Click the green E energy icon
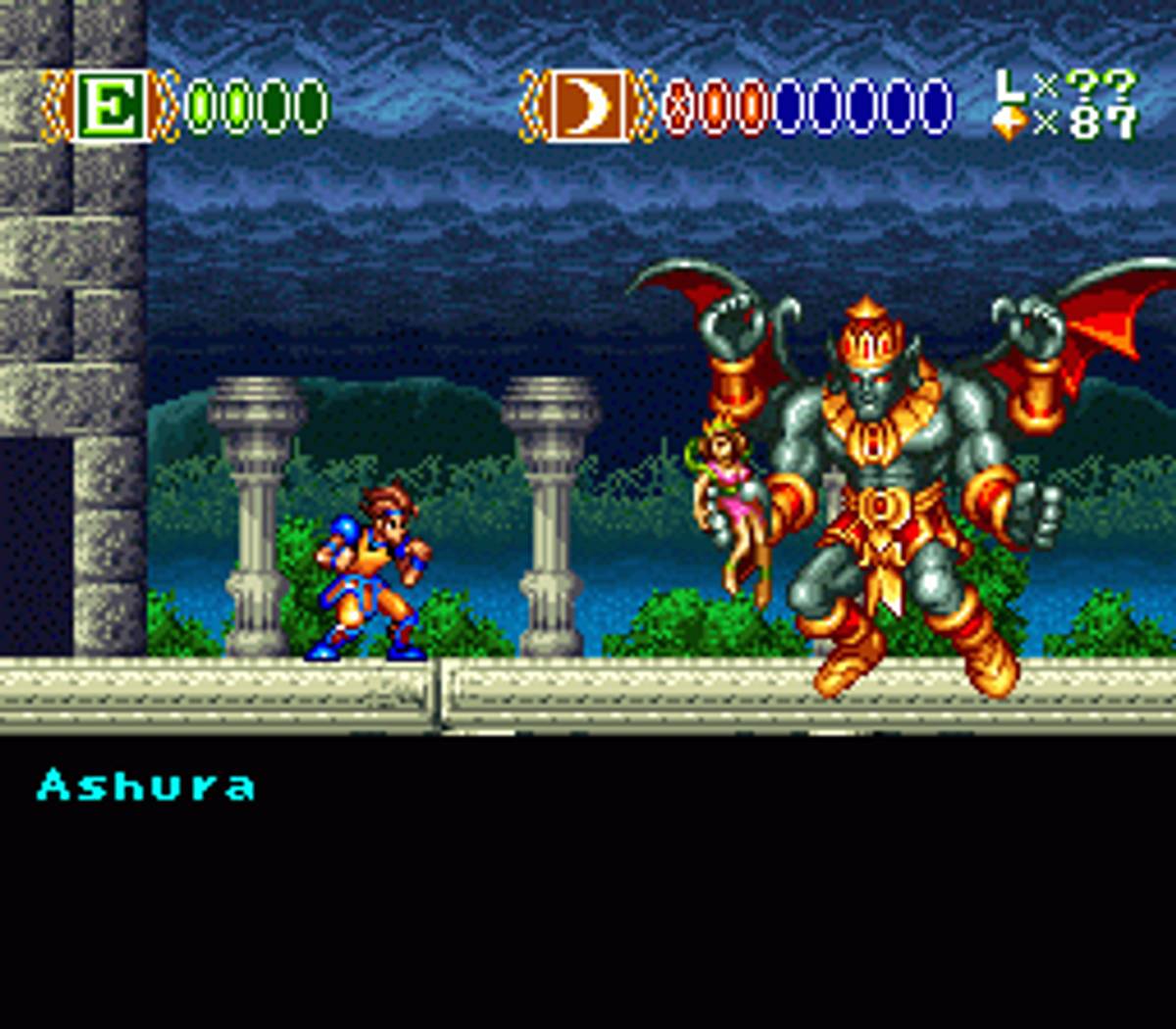1176x1029 pixels. click(x=111, y=106)
